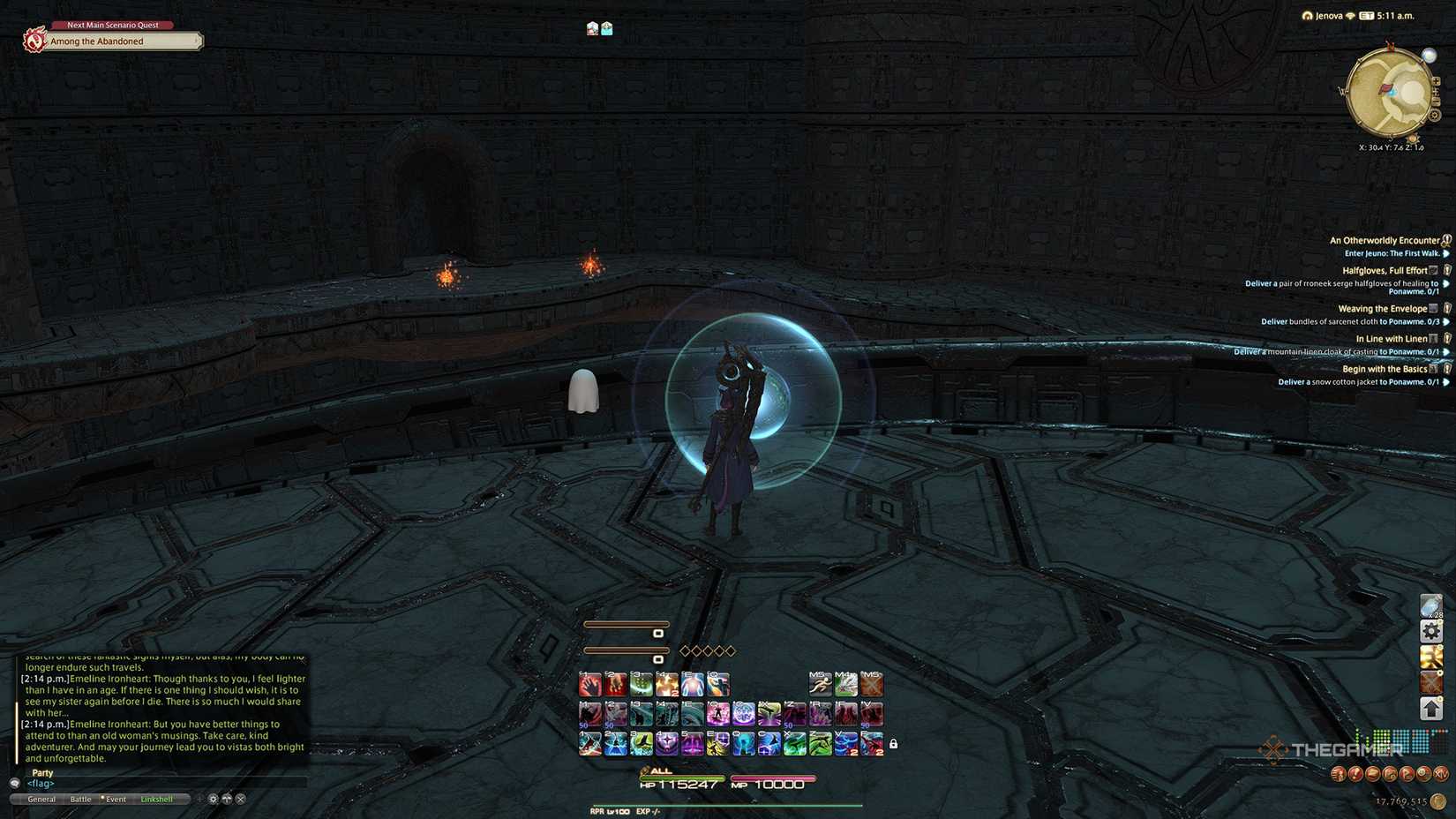Click the flag location link in chat
This screenshot has height=819, width=1456.
pos(40,784)
